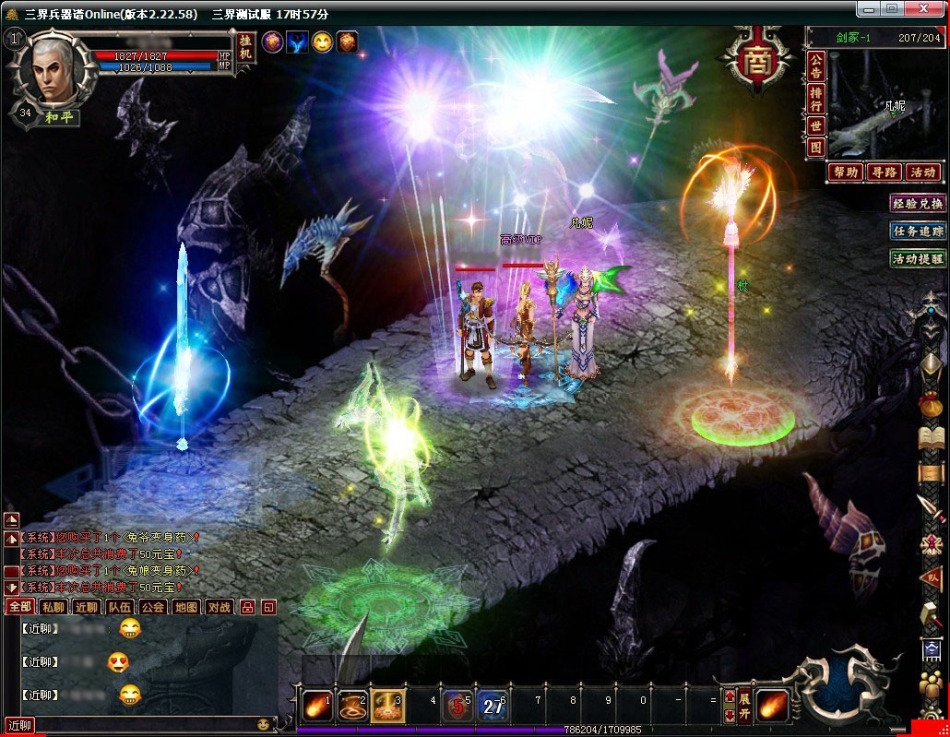Image resolution: width=950 pixels, height=737 pixels.
Task: Switch to the 公会 guild chat tab
Action: (x=153, y=607)
